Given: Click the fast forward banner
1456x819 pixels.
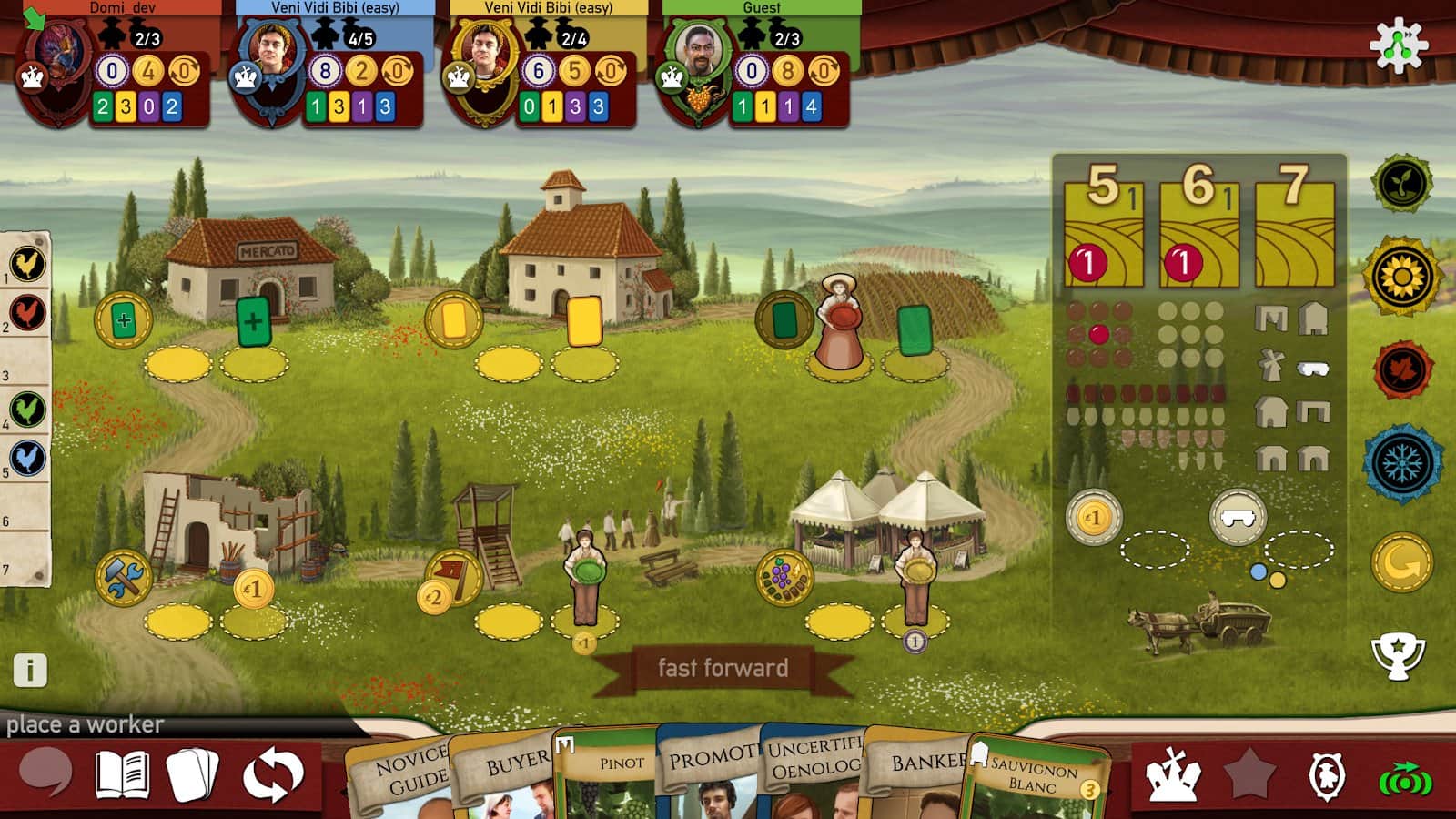Looking at the screenshot, I should click(x=723, y=668).
